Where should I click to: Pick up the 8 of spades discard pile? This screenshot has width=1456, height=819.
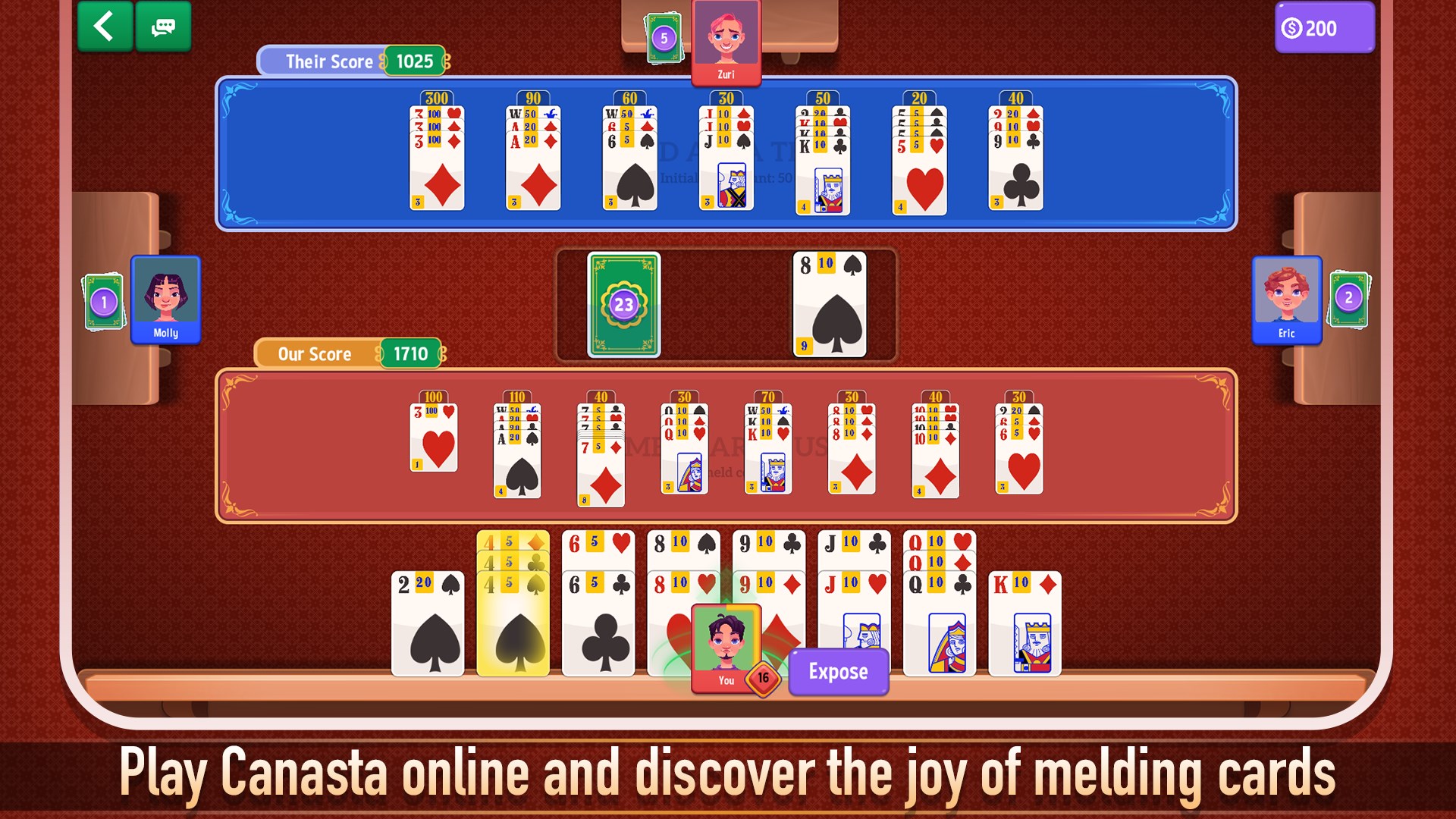828,305
